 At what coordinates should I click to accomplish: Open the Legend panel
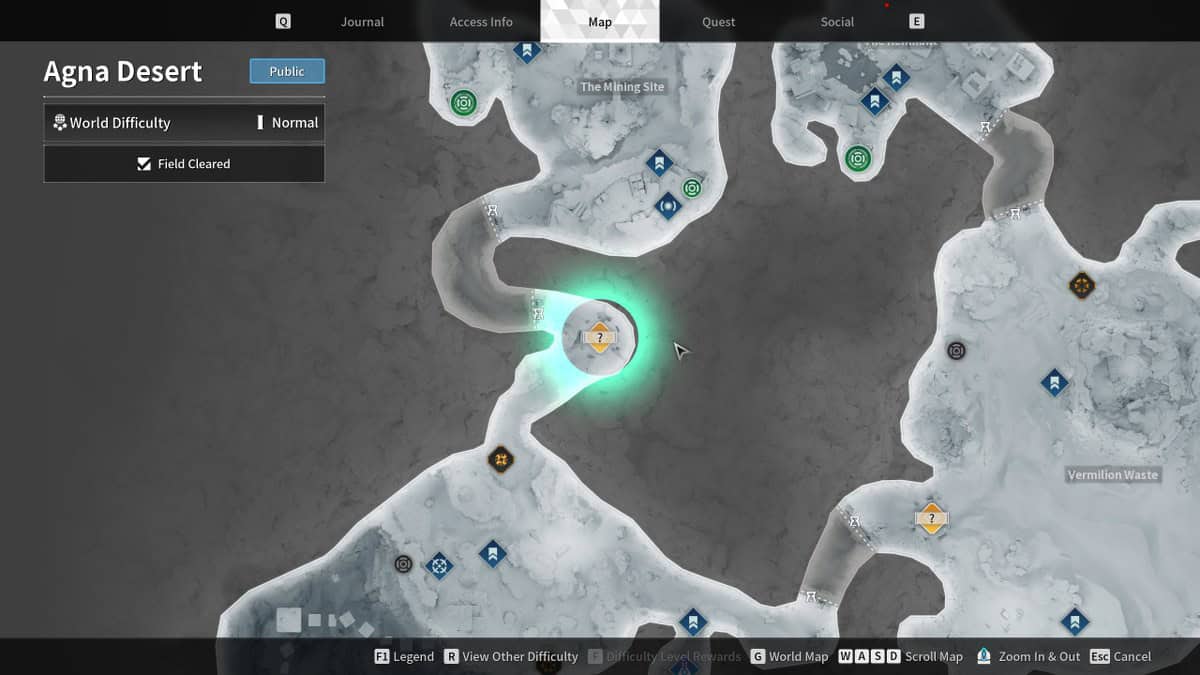point(404,657)
